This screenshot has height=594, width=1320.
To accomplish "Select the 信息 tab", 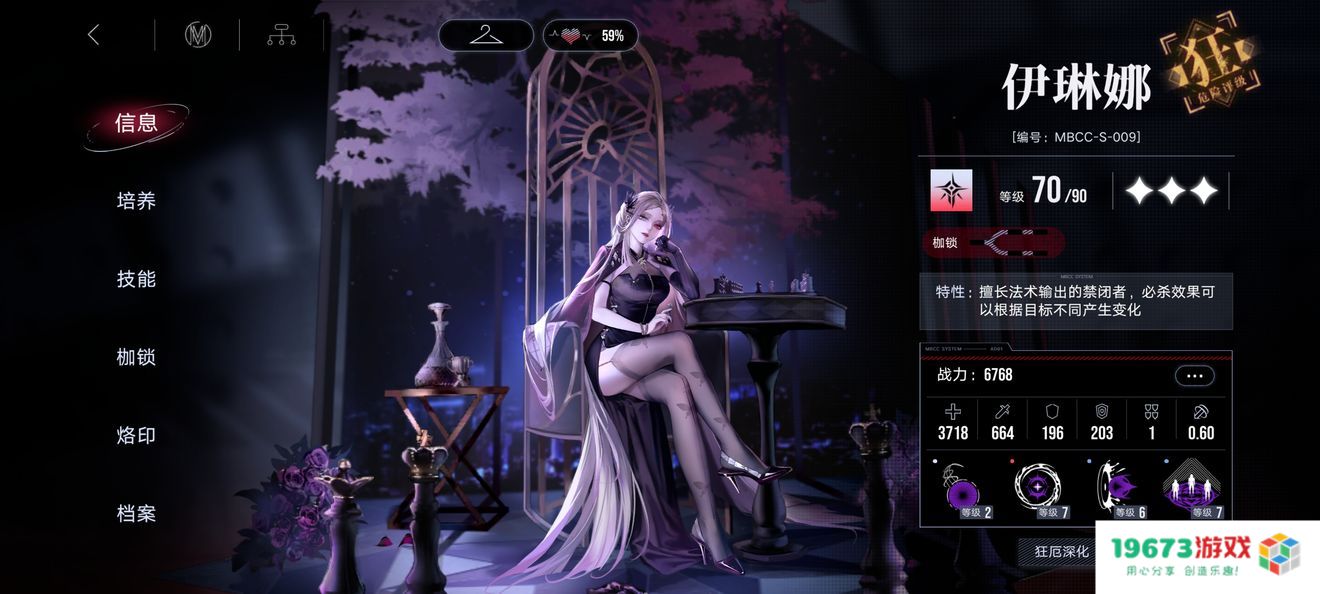I will pos(136,123).
